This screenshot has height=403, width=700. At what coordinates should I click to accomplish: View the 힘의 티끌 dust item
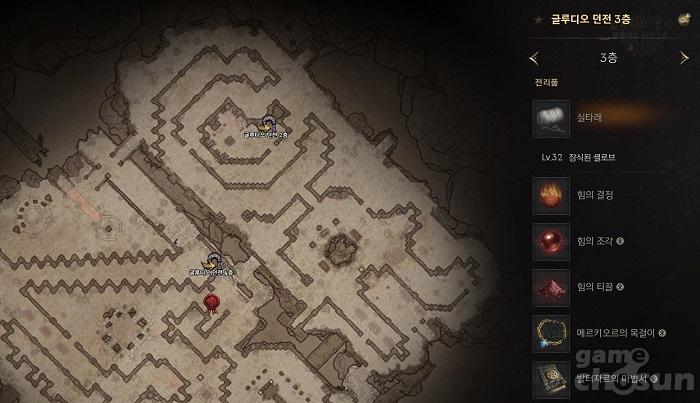548,287
